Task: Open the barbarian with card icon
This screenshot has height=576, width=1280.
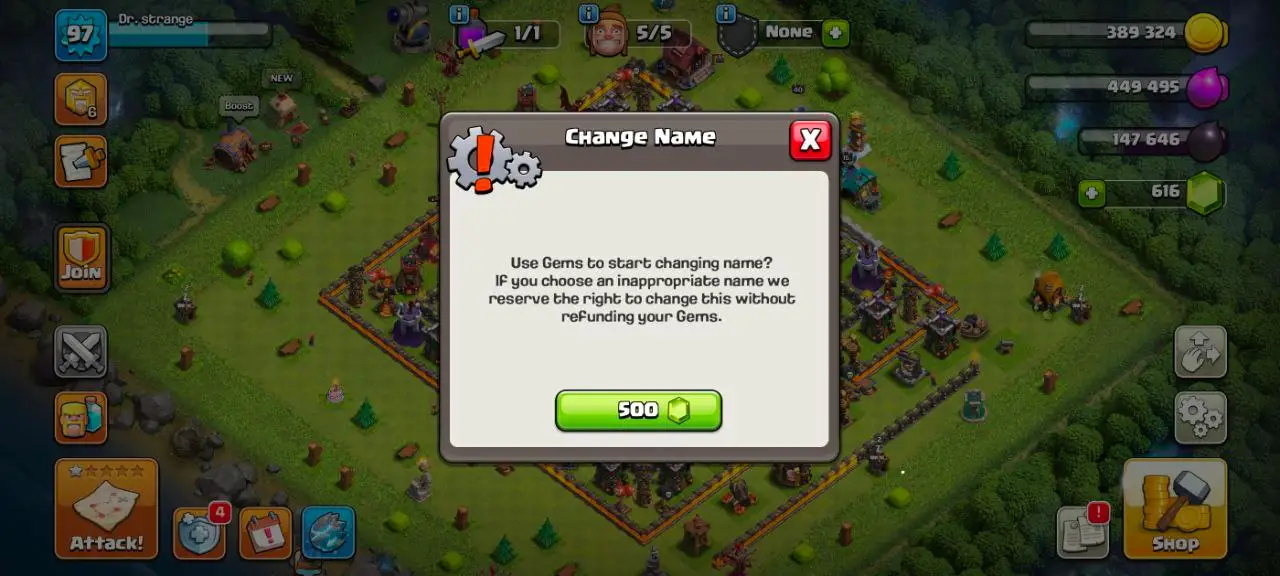Action: tap(80, 417)
